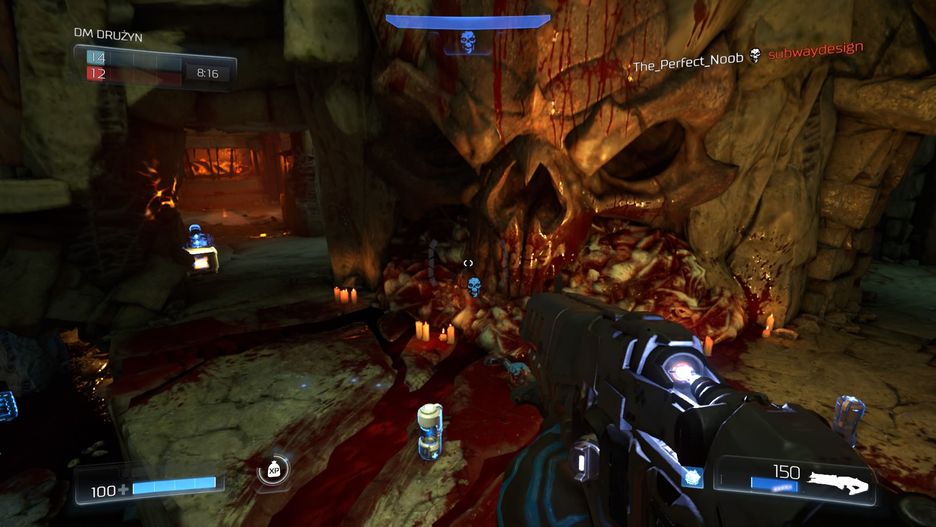Select the blue skull objective marker under the crosshair
Image resolution: width=936 pixels, height=527 pixels.
474,288
